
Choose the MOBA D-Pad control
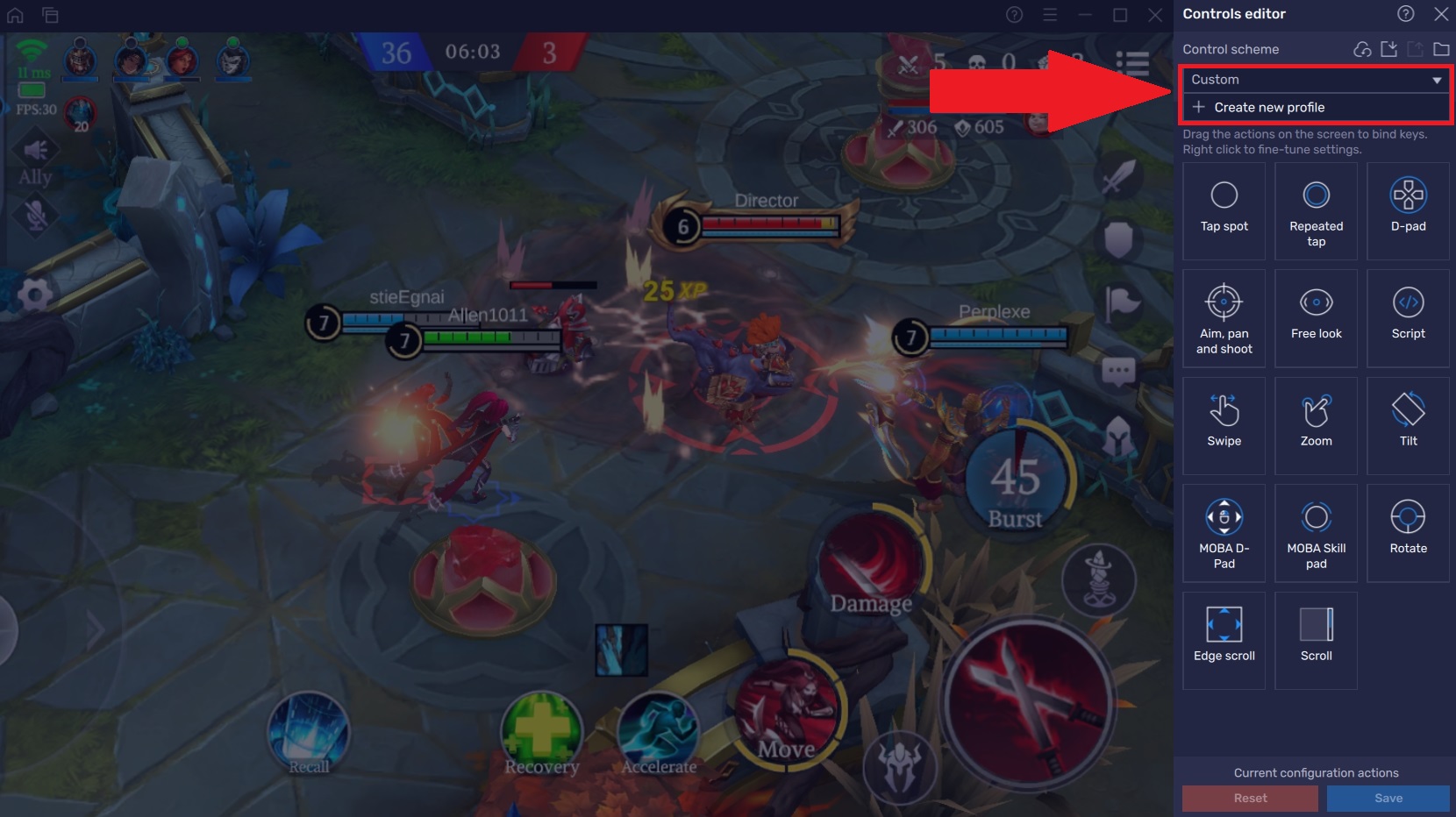[x=1224, y=532]
